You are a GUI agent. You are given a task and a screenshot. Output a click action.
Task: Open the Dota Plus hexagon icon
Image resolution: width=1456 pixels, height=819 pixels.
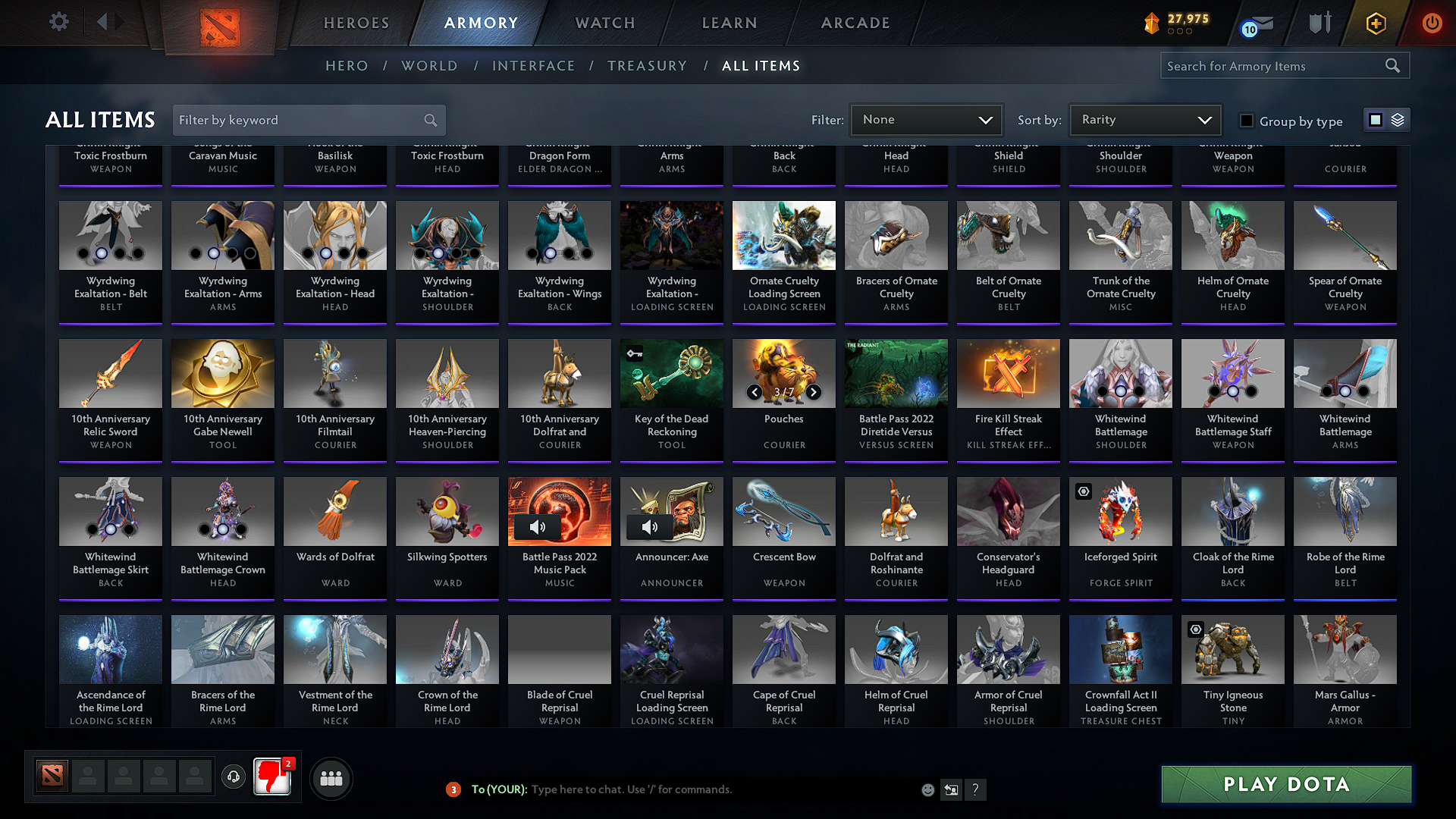(1375, 23)
